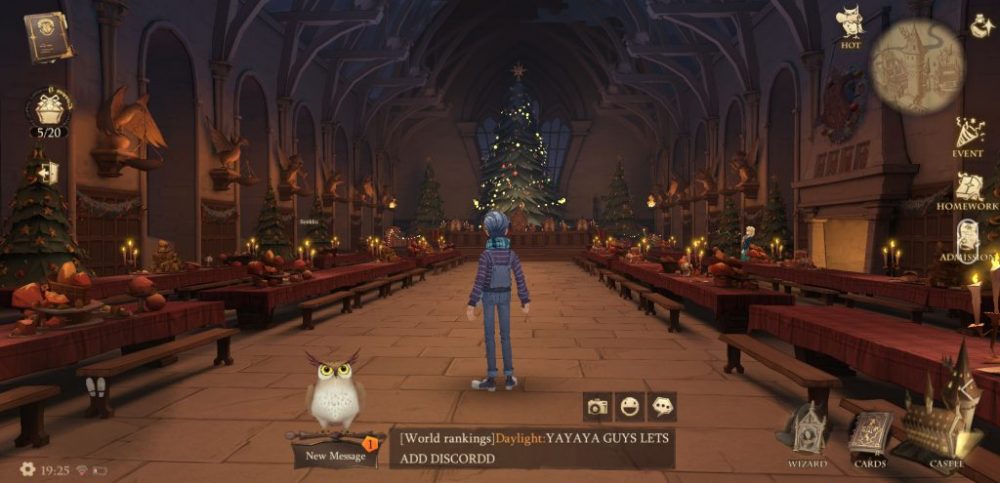Open the HOT owl menu
1000x483 pixels.
[x=851, y=24]
